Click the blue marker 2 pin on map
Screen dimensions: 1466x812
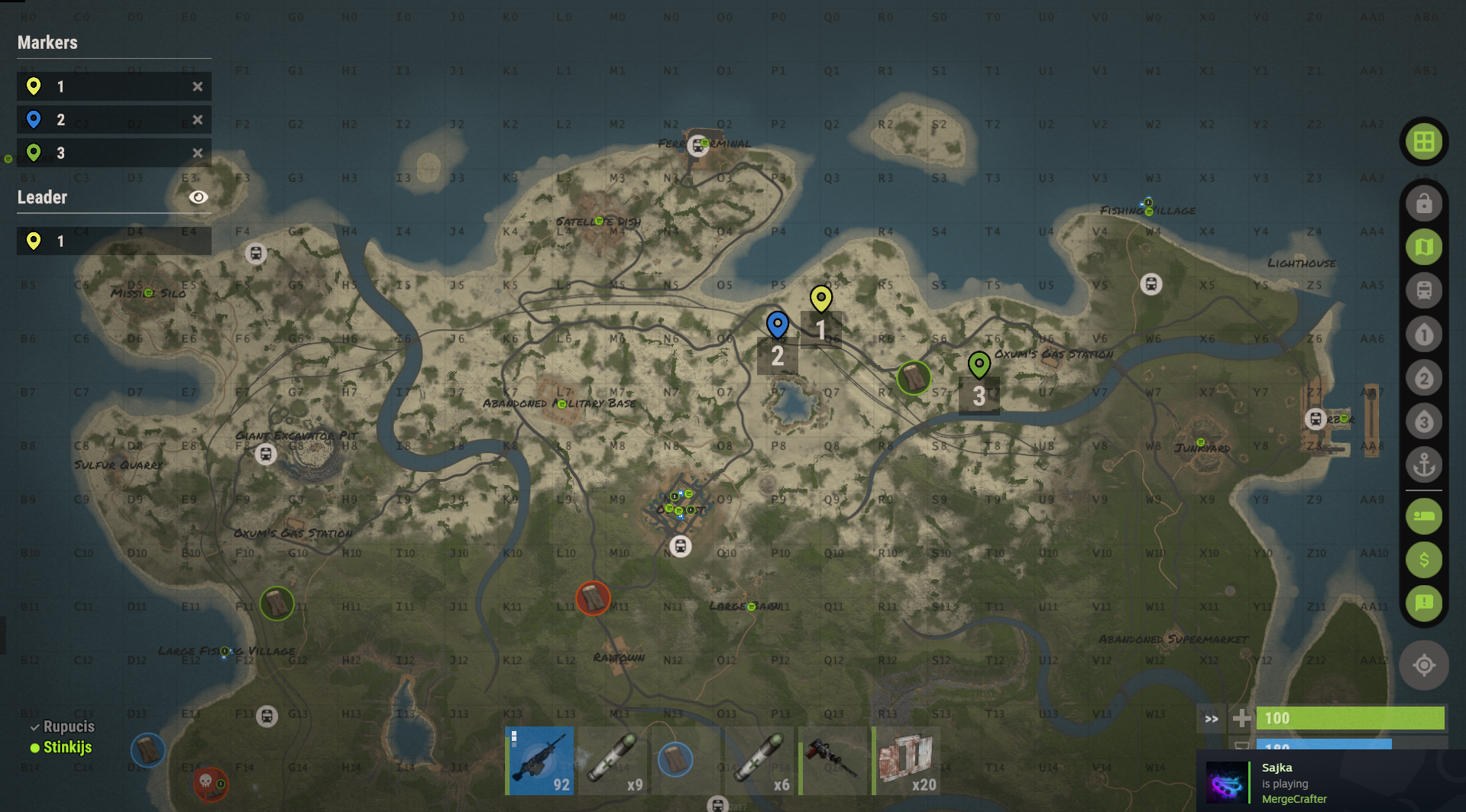click(x=777, y=324)
